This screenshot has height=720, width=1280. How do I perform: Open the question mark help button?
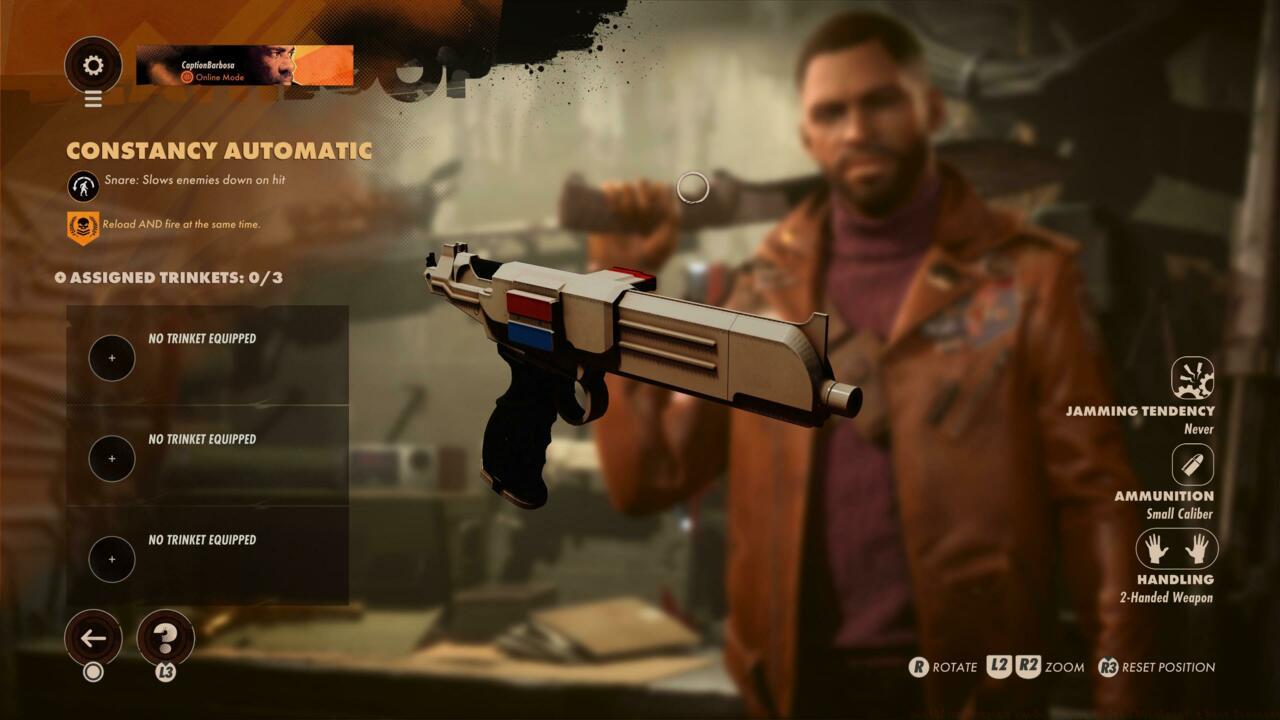pos(165,638)
